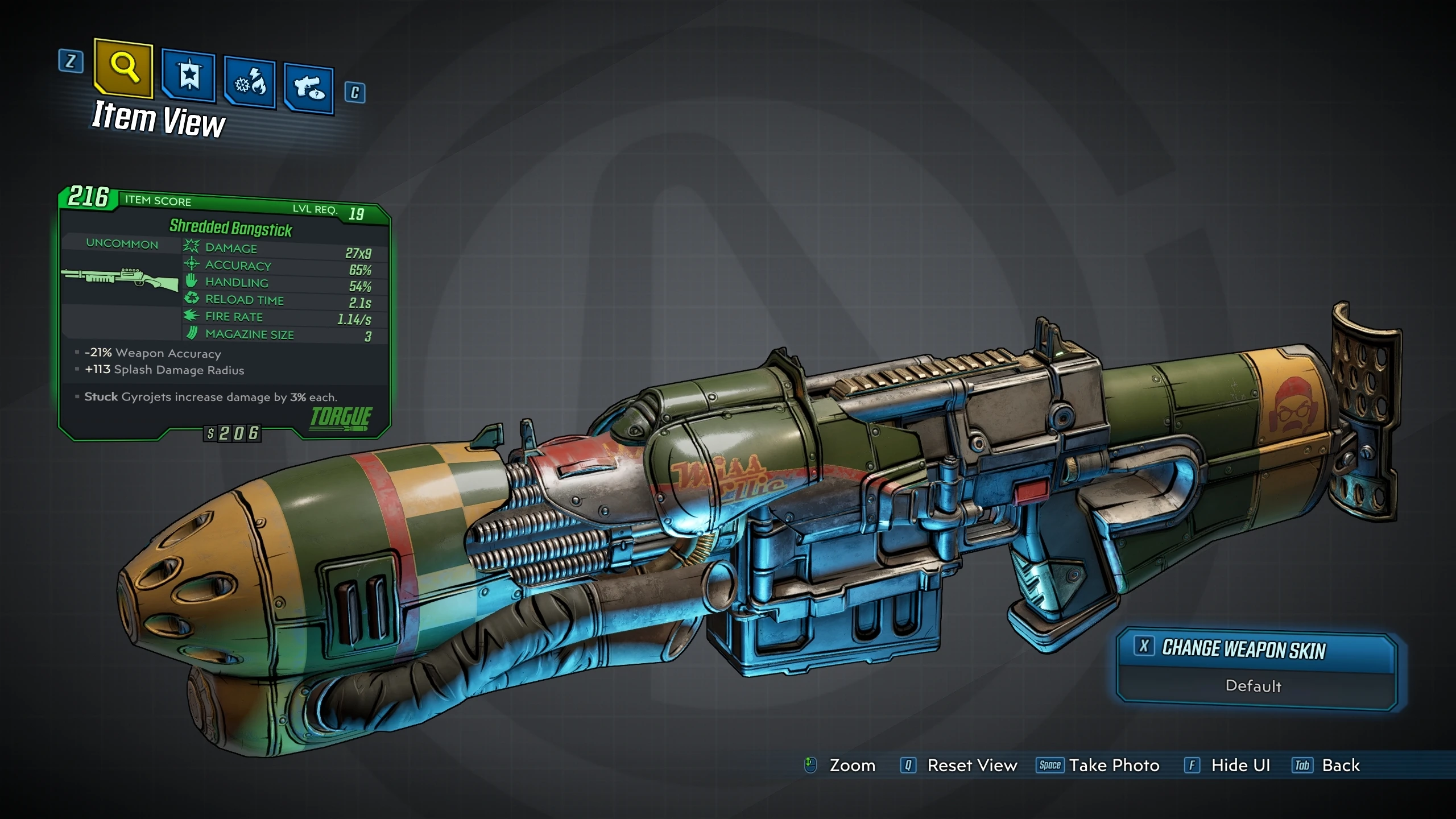Select the magnifying glass inspect tab

pyautogui.click(x=124, y=68)
